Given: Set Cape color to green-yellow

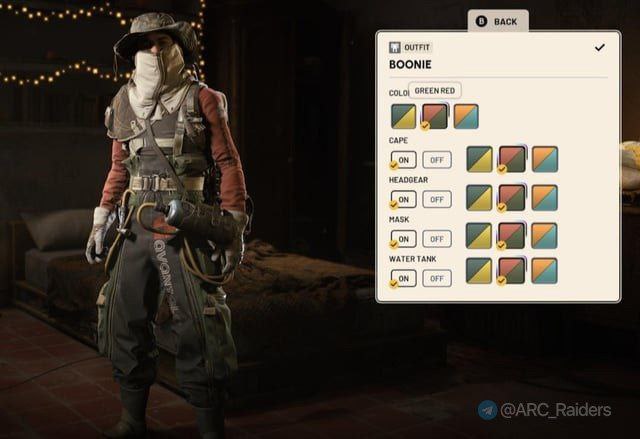Looking at the screenshot, I should pos(480,159).
